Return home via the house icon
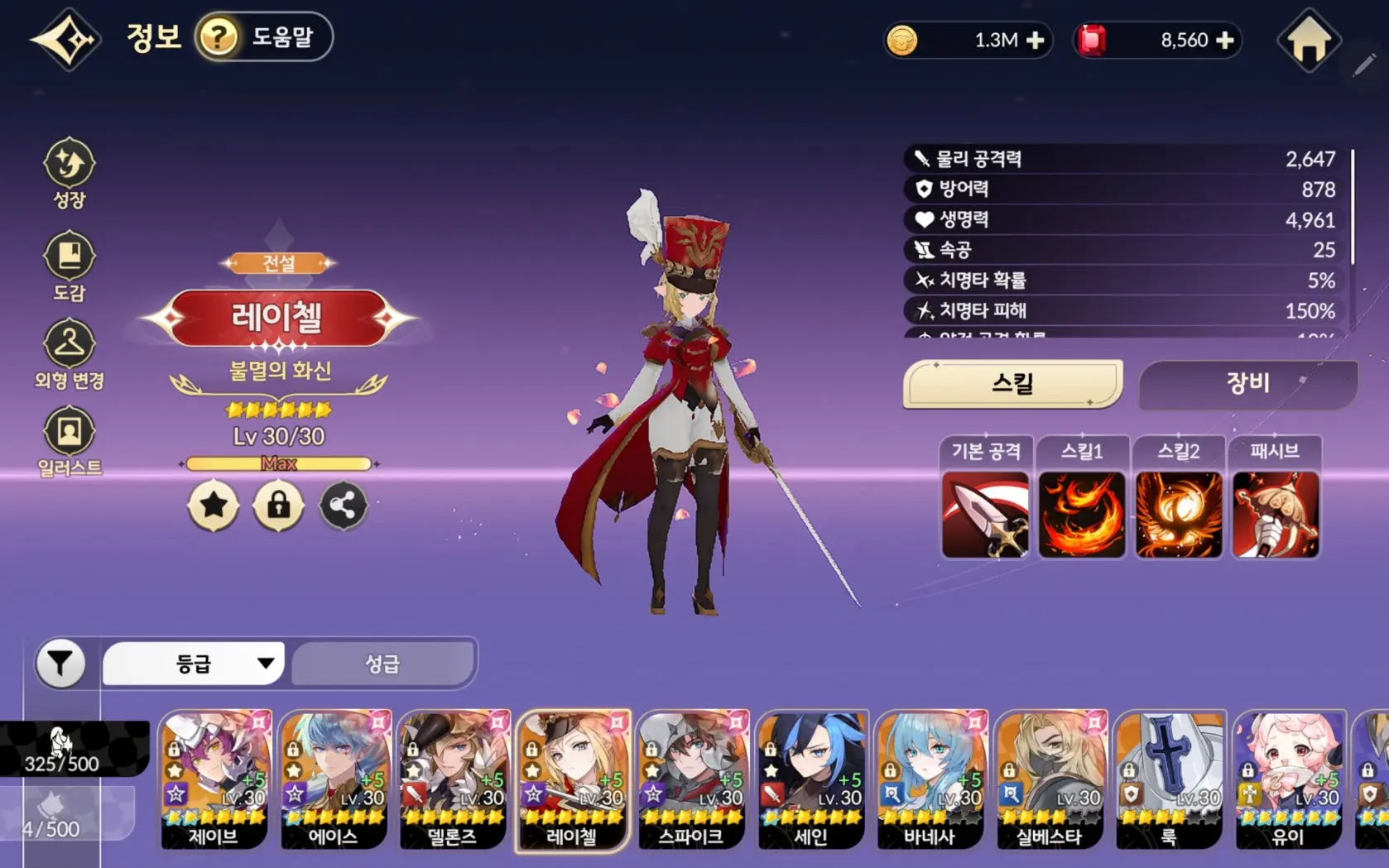This screenshot has height=868, width=1389. 1309,40
